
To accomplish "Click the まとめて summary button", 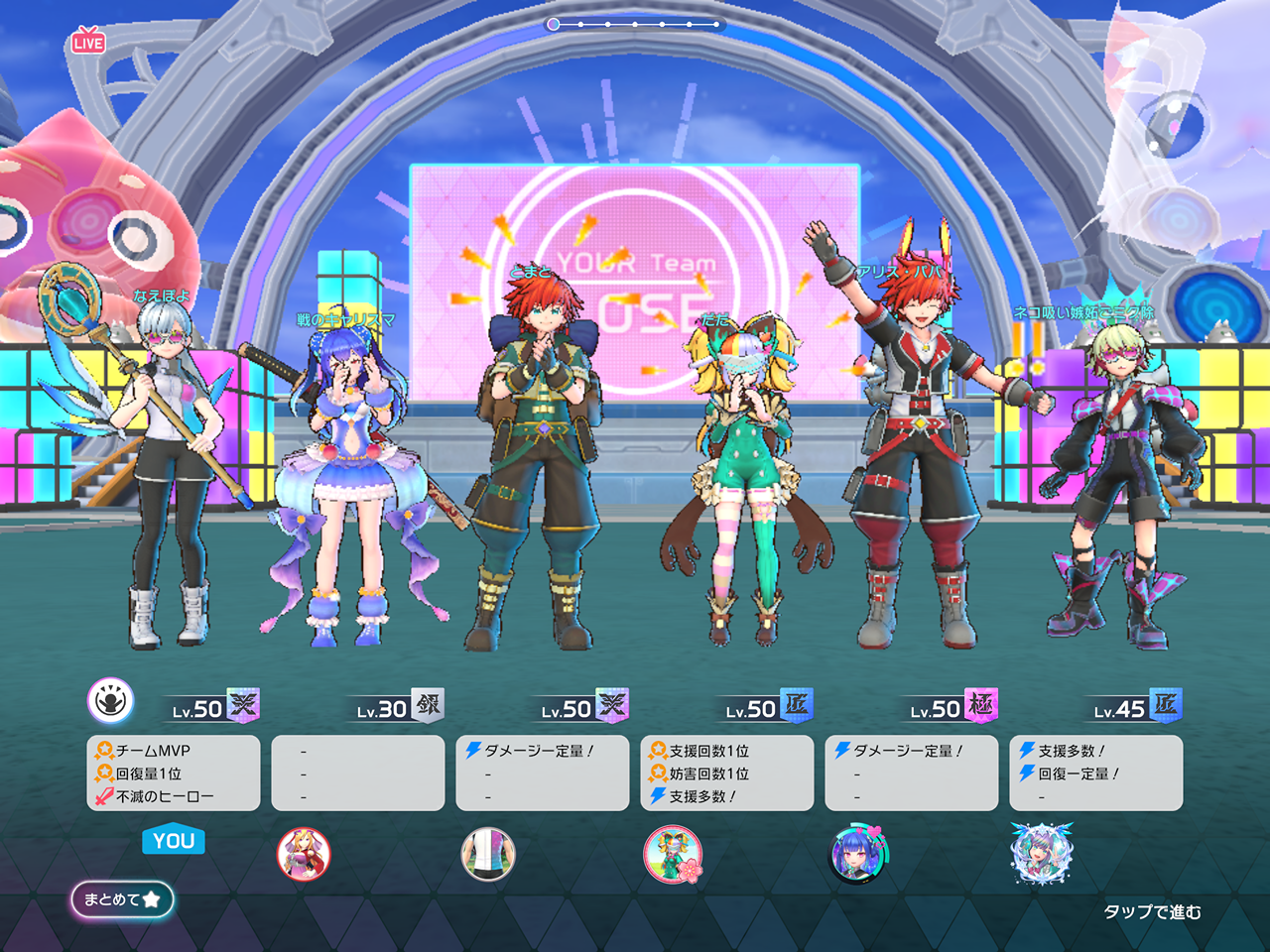I will point(122,899).
